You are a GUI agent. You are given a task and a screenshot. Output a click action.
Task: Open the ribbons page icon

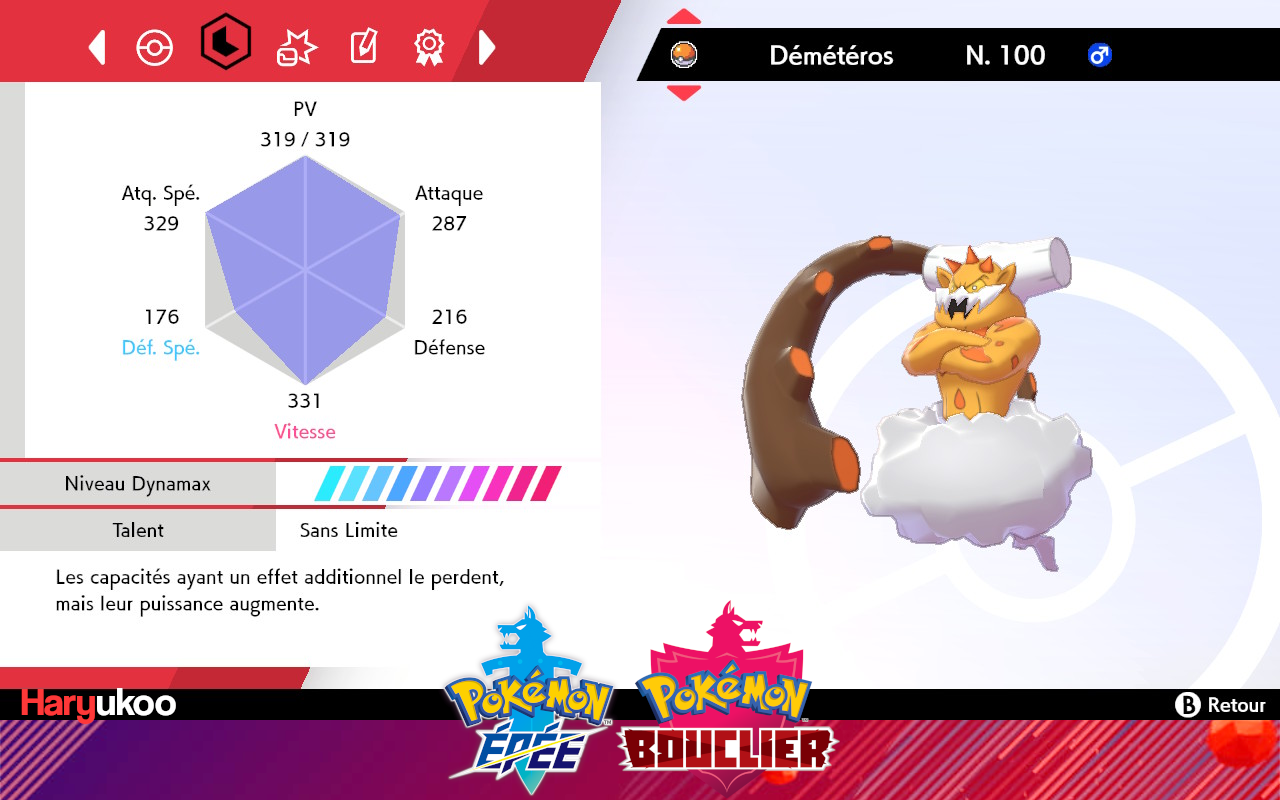point(429,46)
